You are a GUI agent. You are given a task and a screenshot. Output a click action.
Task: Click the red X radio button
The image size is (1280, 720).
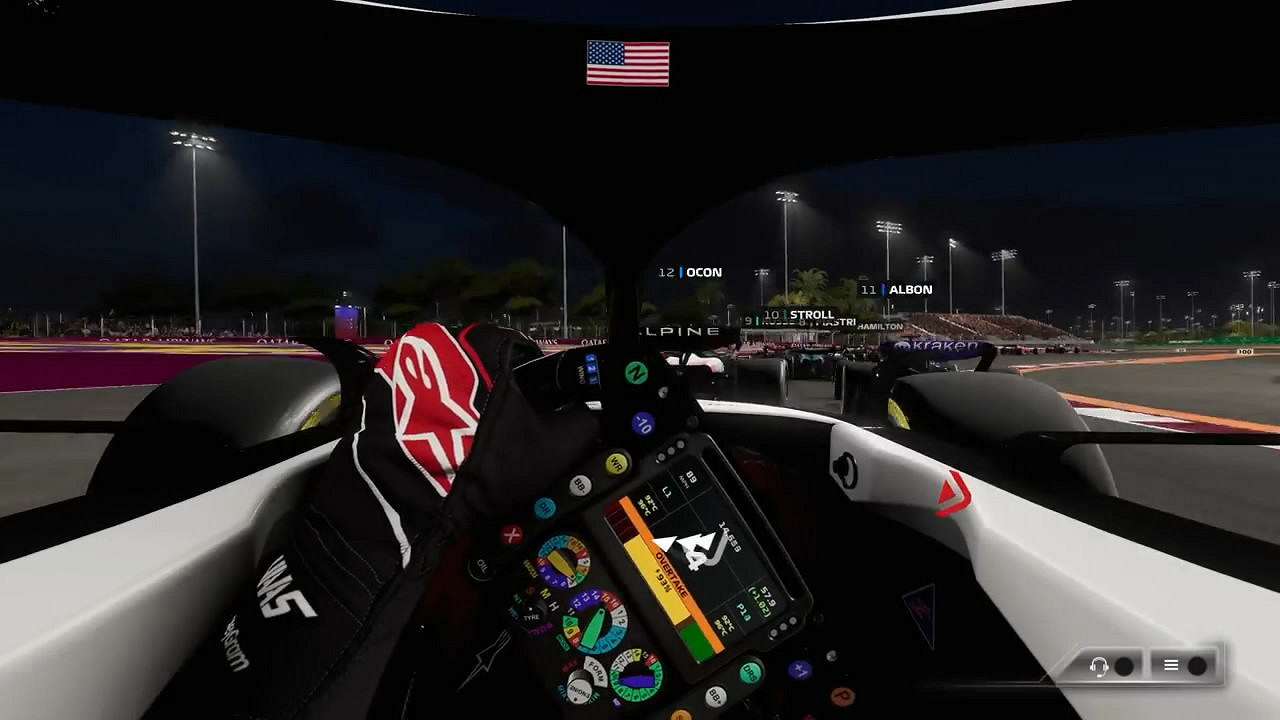510,537
